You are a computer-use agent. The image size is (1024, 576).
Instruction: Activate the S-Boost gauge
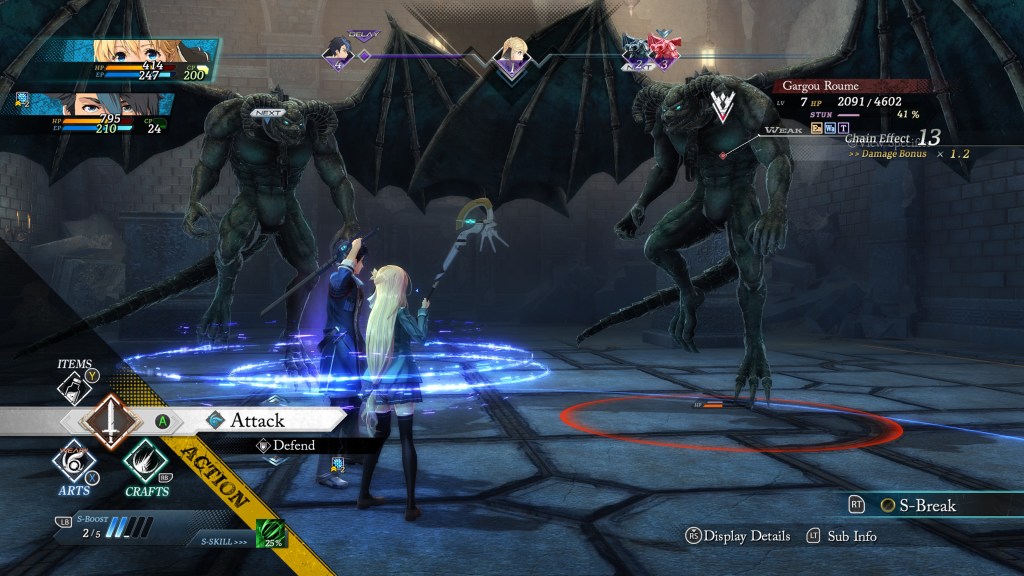[x=112, y=525]
